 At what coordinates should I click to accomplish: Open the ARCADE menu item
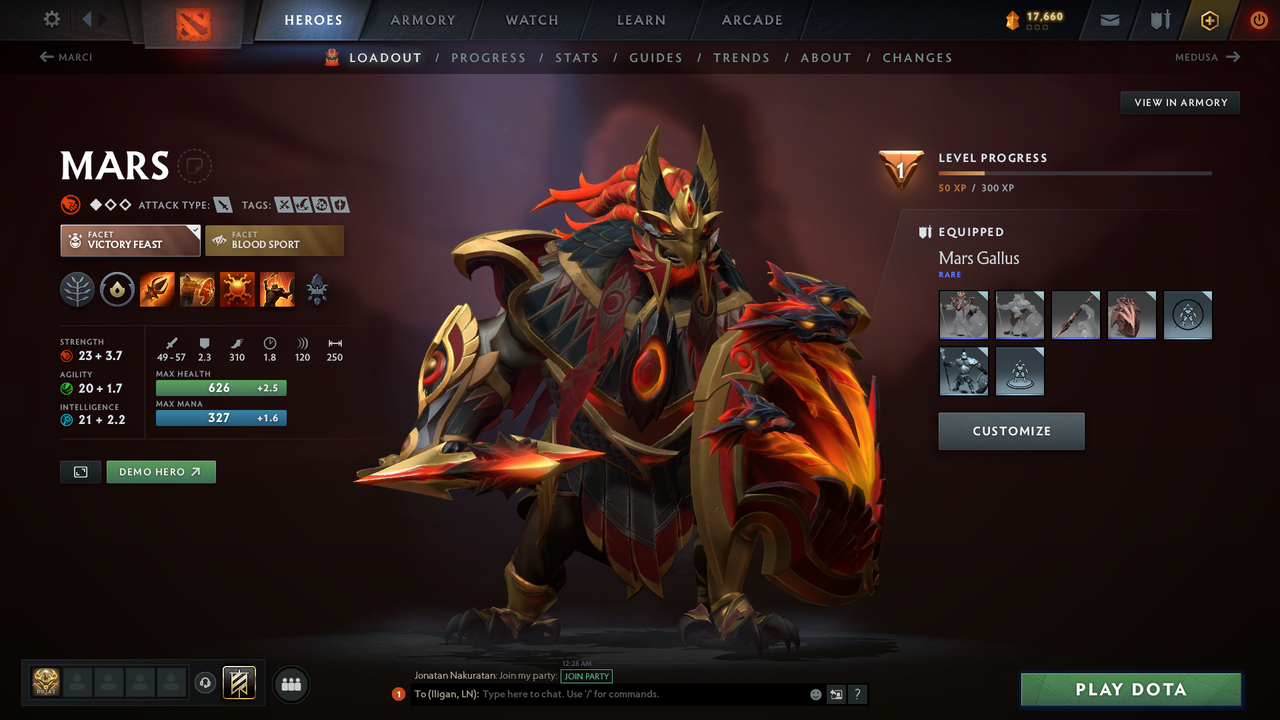(751, 19)
